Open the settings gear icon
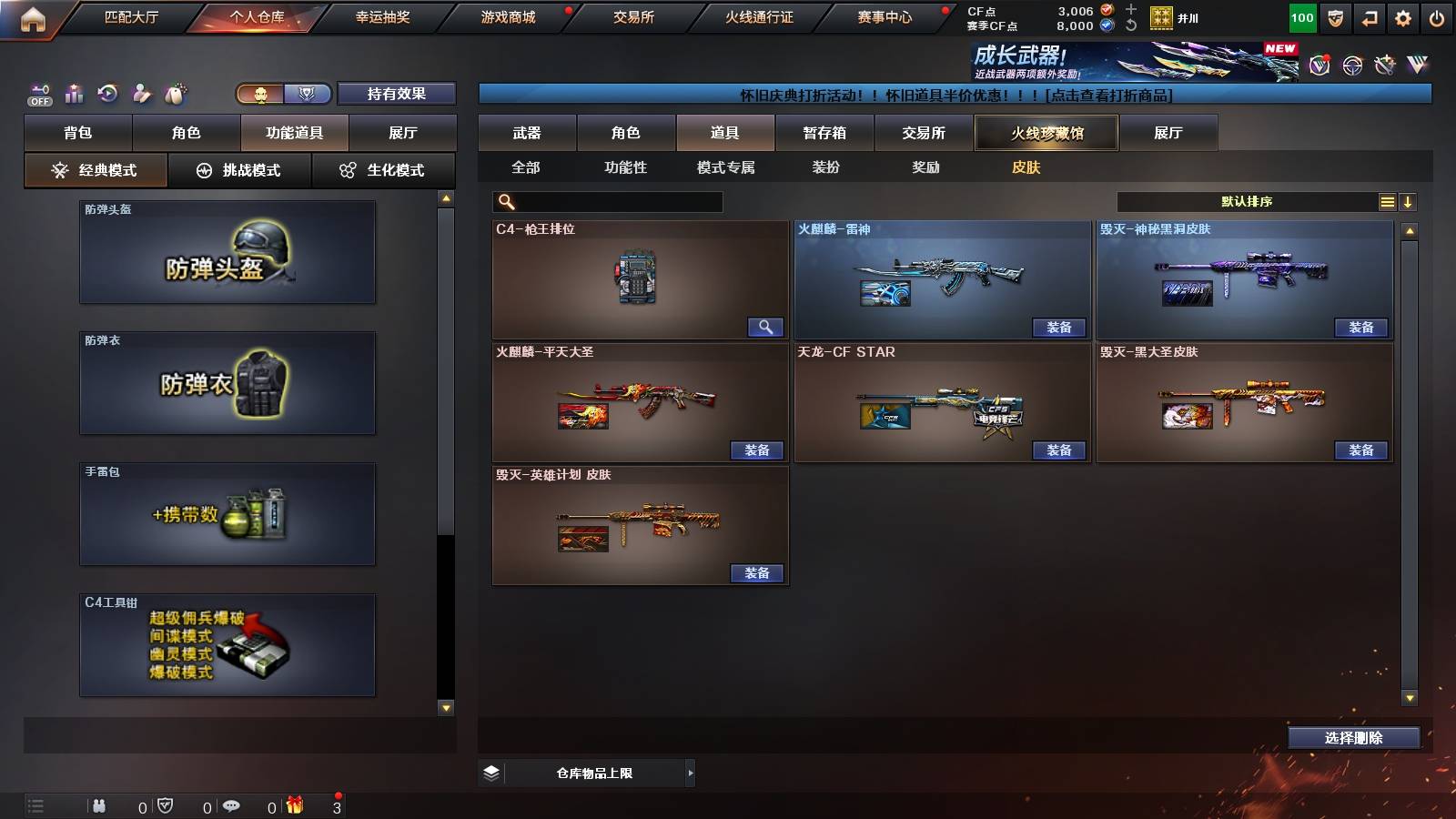The image size is (1456, 819). [x=1403, y=16]
